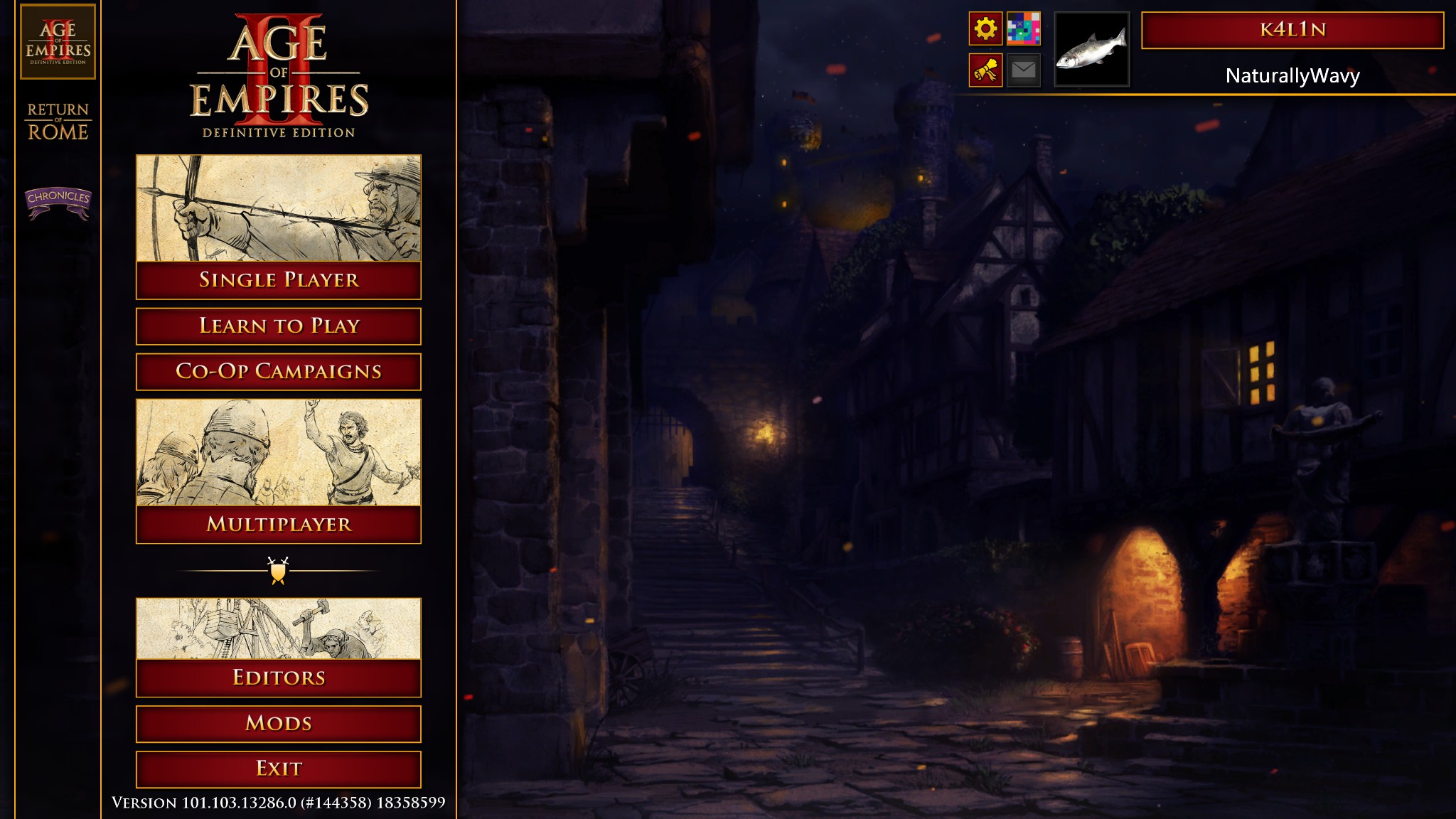Open Co-Op Campaigns
The image size is (1456, 819).
279,372
